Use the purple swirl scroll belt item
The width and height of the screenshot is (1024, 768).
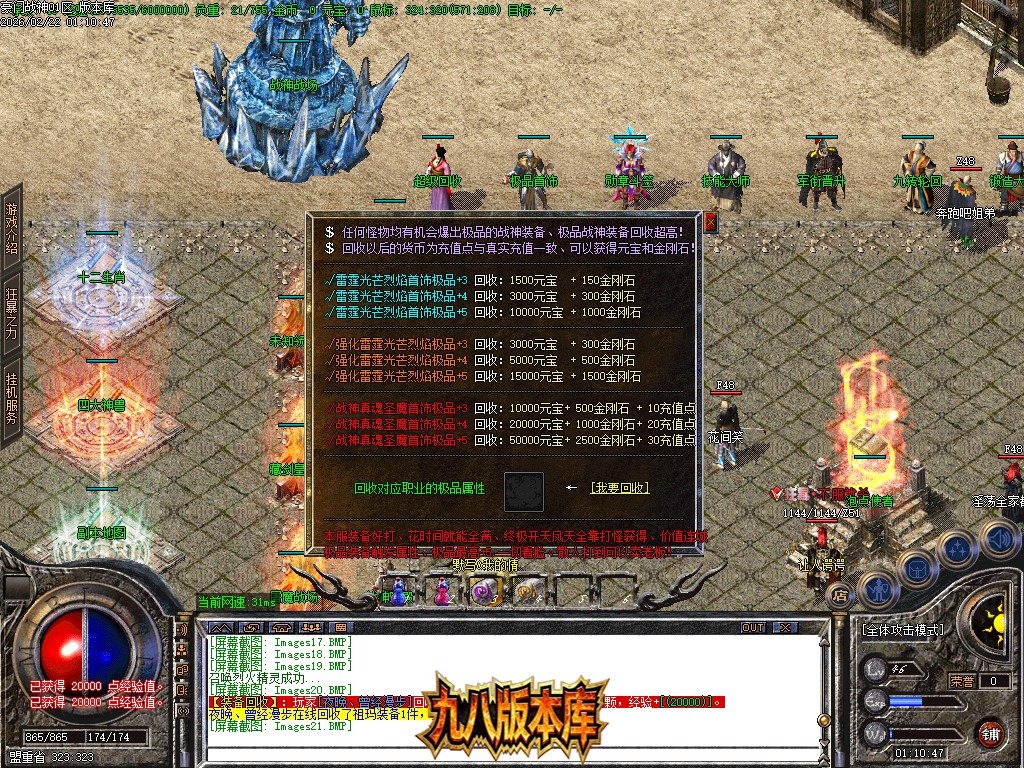click(484, 592)
